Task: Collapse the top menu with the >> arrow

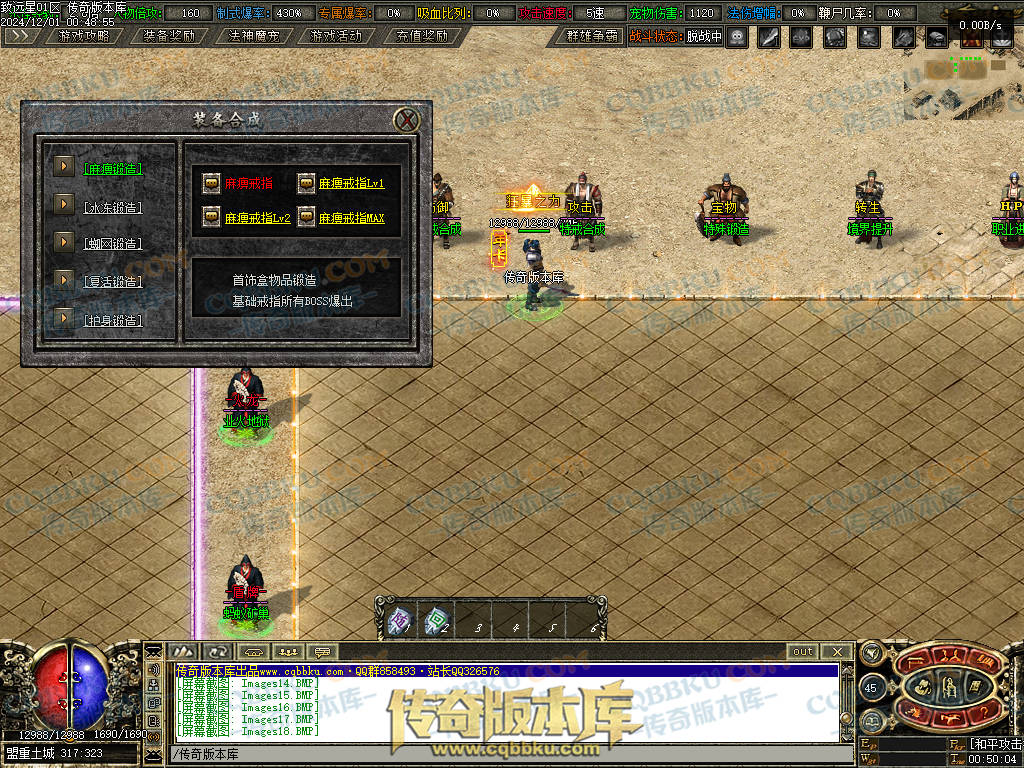Action: tap(18, 36)
